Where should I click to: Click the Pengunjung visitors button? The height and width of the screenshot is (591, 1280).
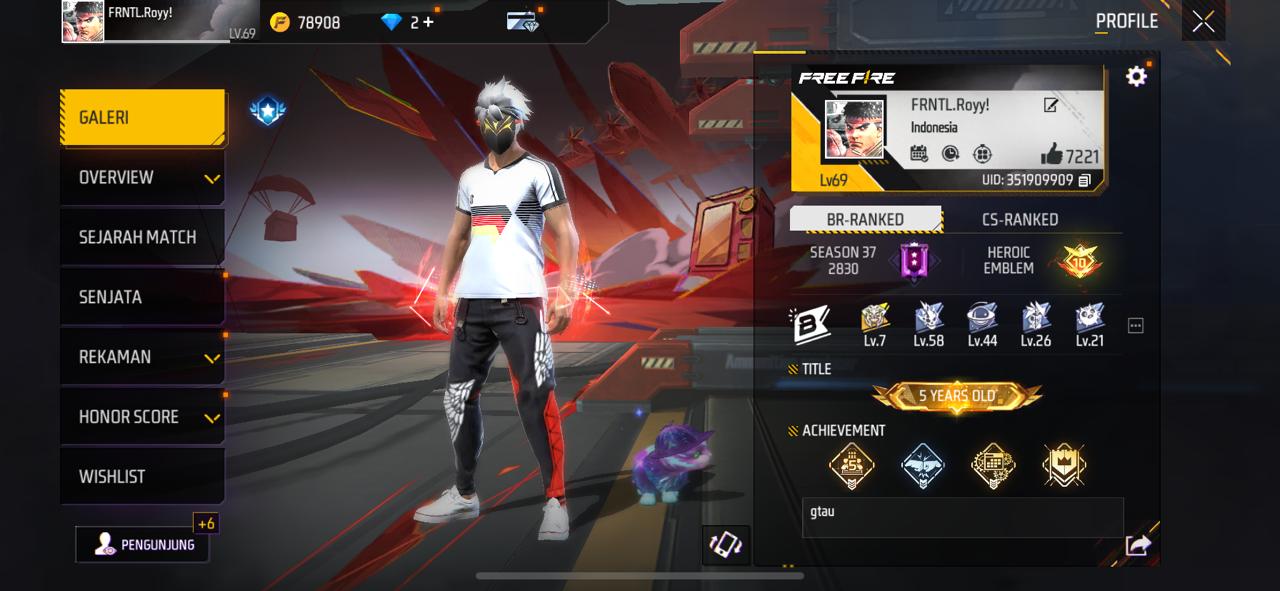(x=143, y=545)
